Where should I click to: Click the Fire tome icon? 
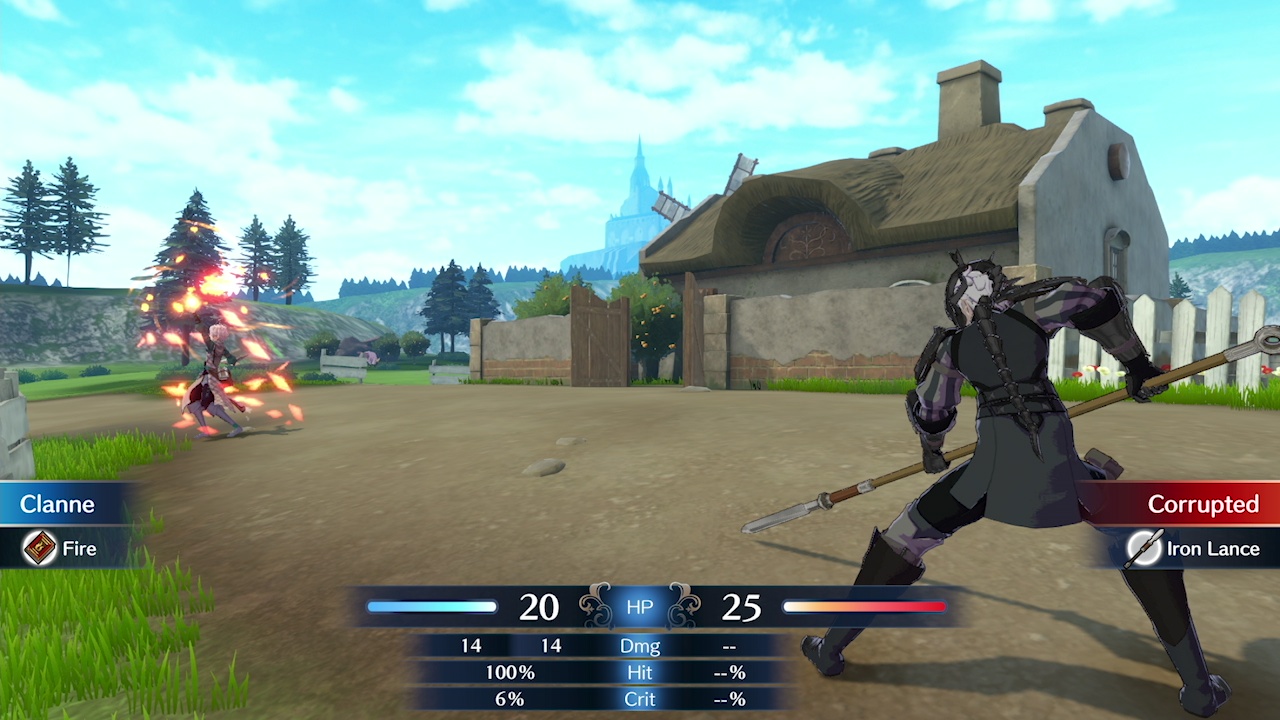pos(40,548)
